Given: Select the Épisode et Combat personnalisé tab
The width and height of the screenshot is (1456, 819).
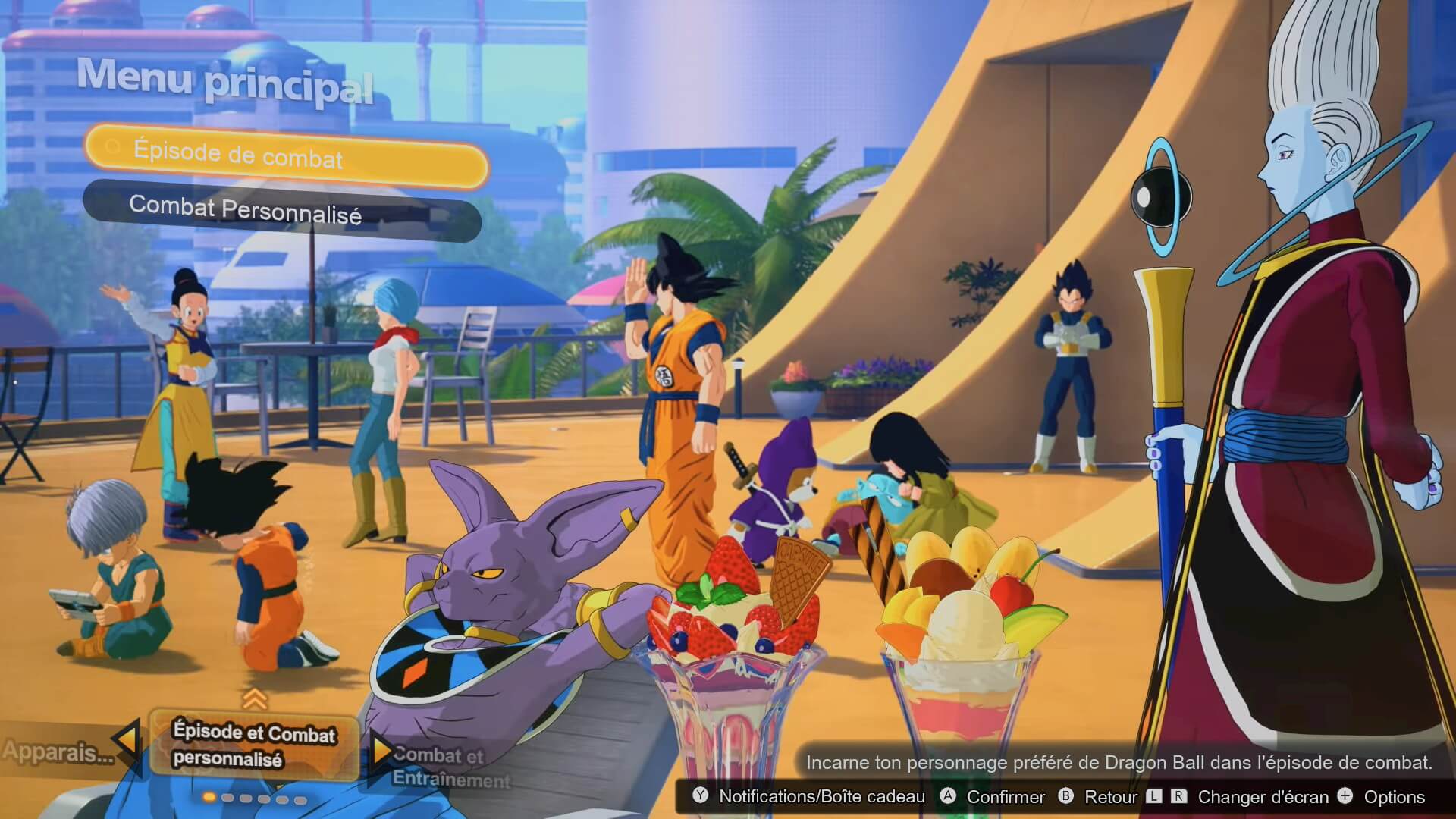Looking at the screenshot, I should coord(253,745).
